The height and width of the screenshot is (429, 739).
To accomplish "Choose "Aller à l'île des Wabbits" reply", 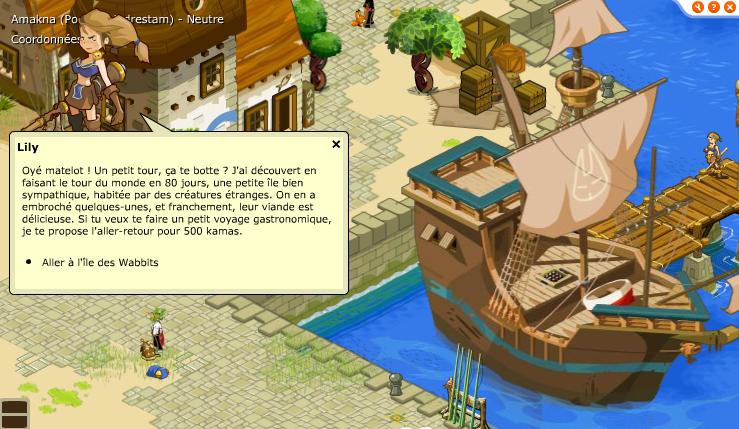I will pos(100,262).
